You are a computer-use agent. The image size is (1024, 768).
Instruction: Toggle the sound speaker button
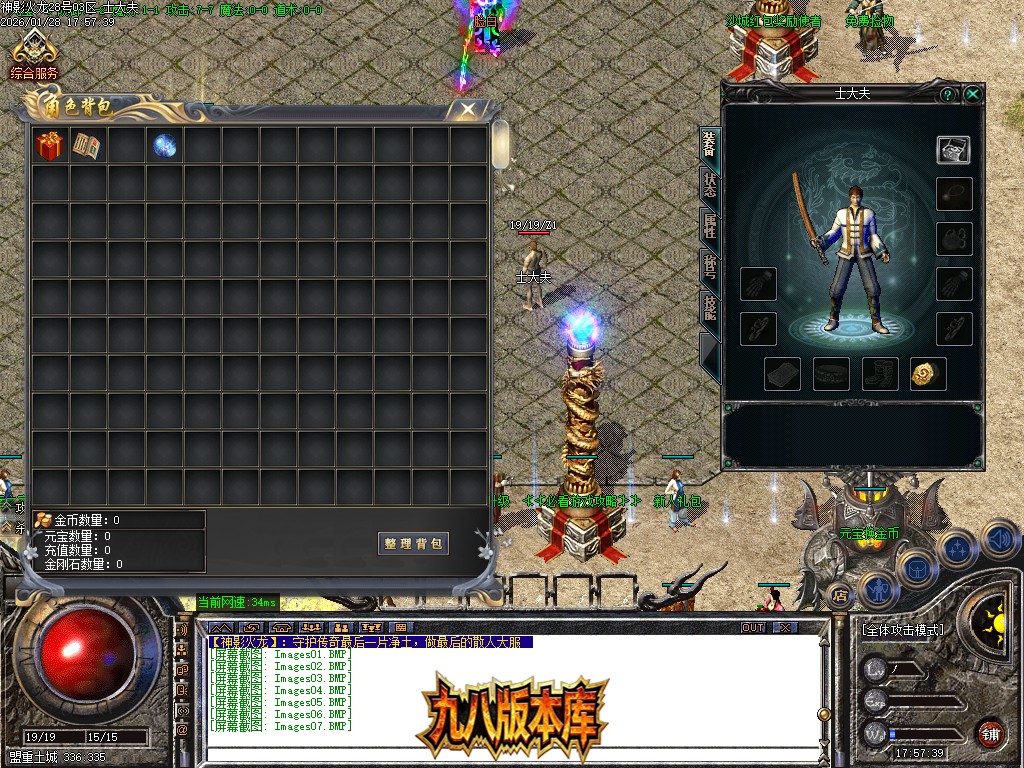pos(999,540)
